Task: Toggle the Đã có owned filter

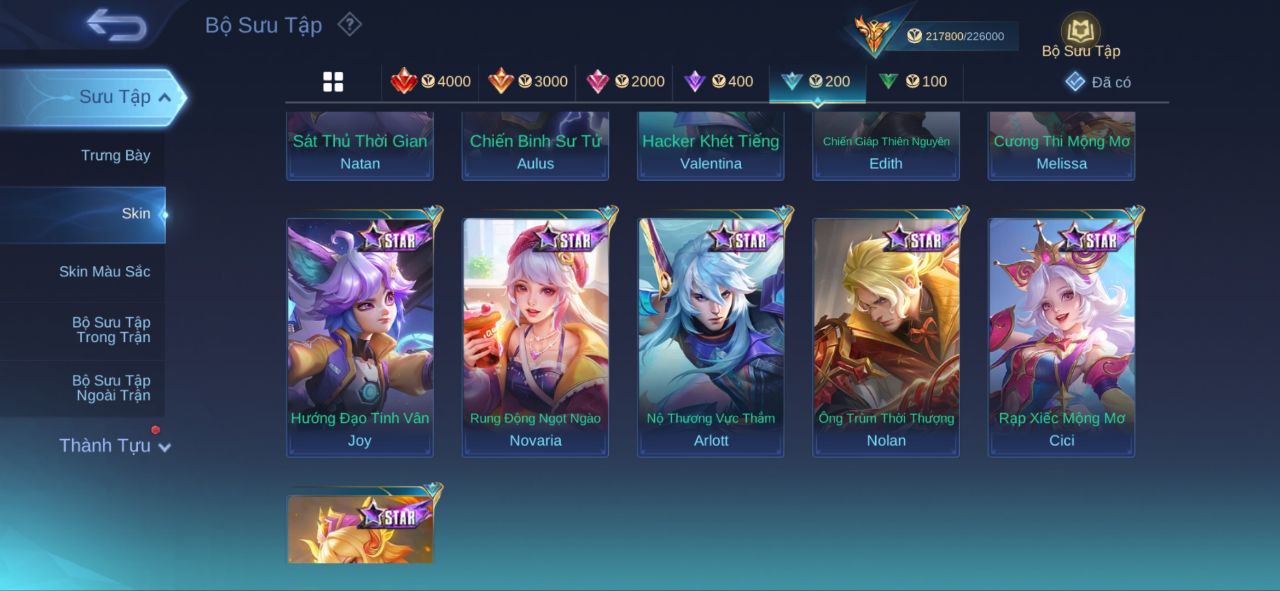Action: click(1098, 82)
